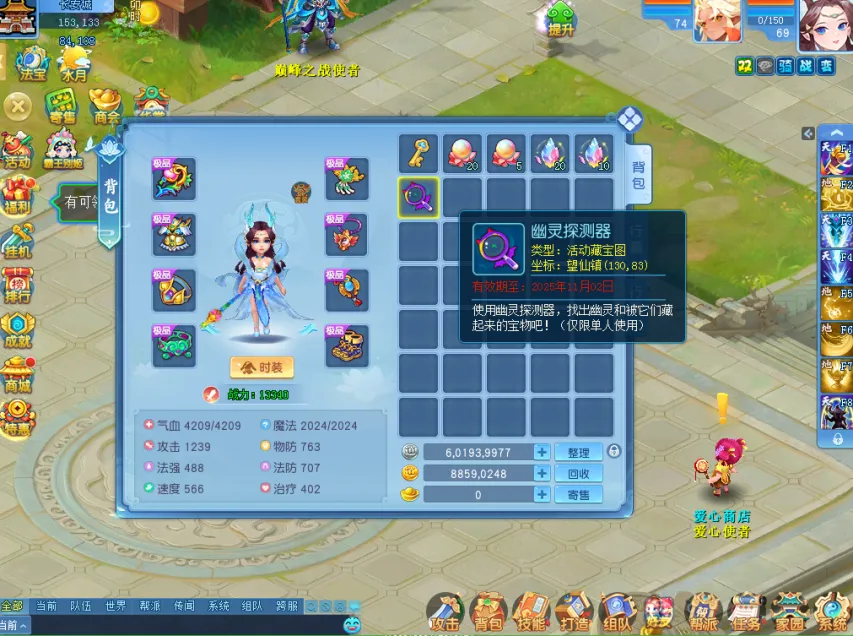Viewport: 853px width, 636px height.
Task: Open the 商城 mall icon
Action: (x=17, y=374)
